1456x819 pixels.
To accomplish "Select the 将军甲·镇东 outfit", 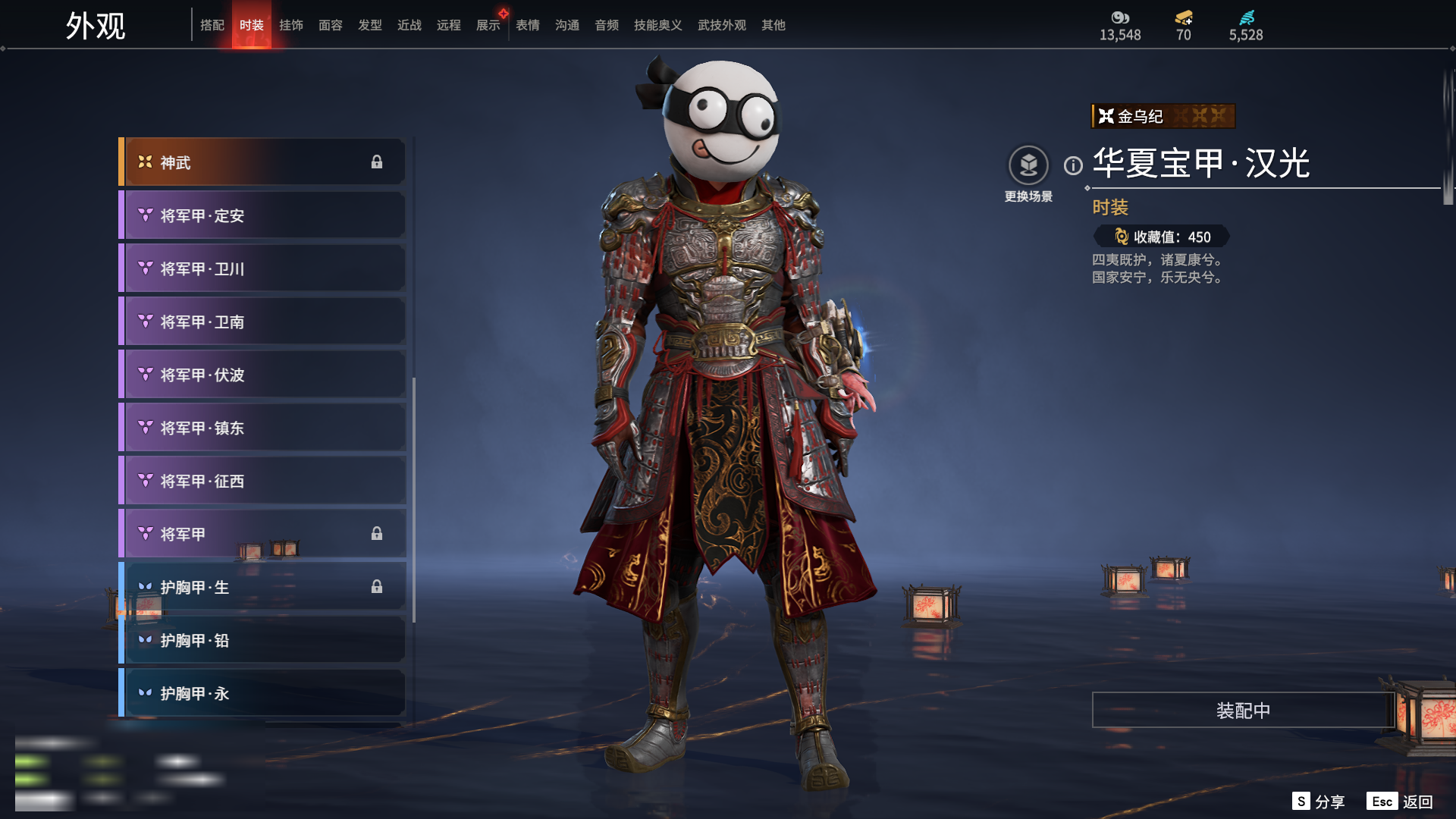I will (262, 428).
